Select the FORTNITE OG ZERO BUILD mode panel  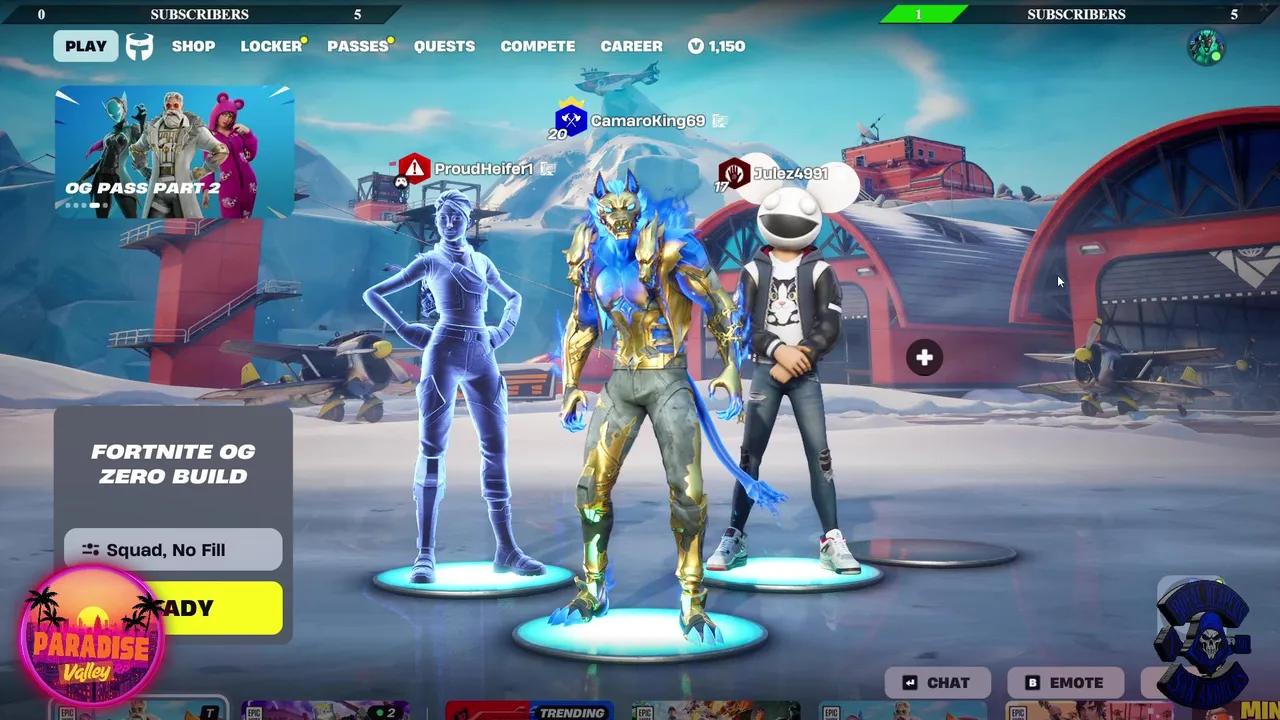point(172,464)
